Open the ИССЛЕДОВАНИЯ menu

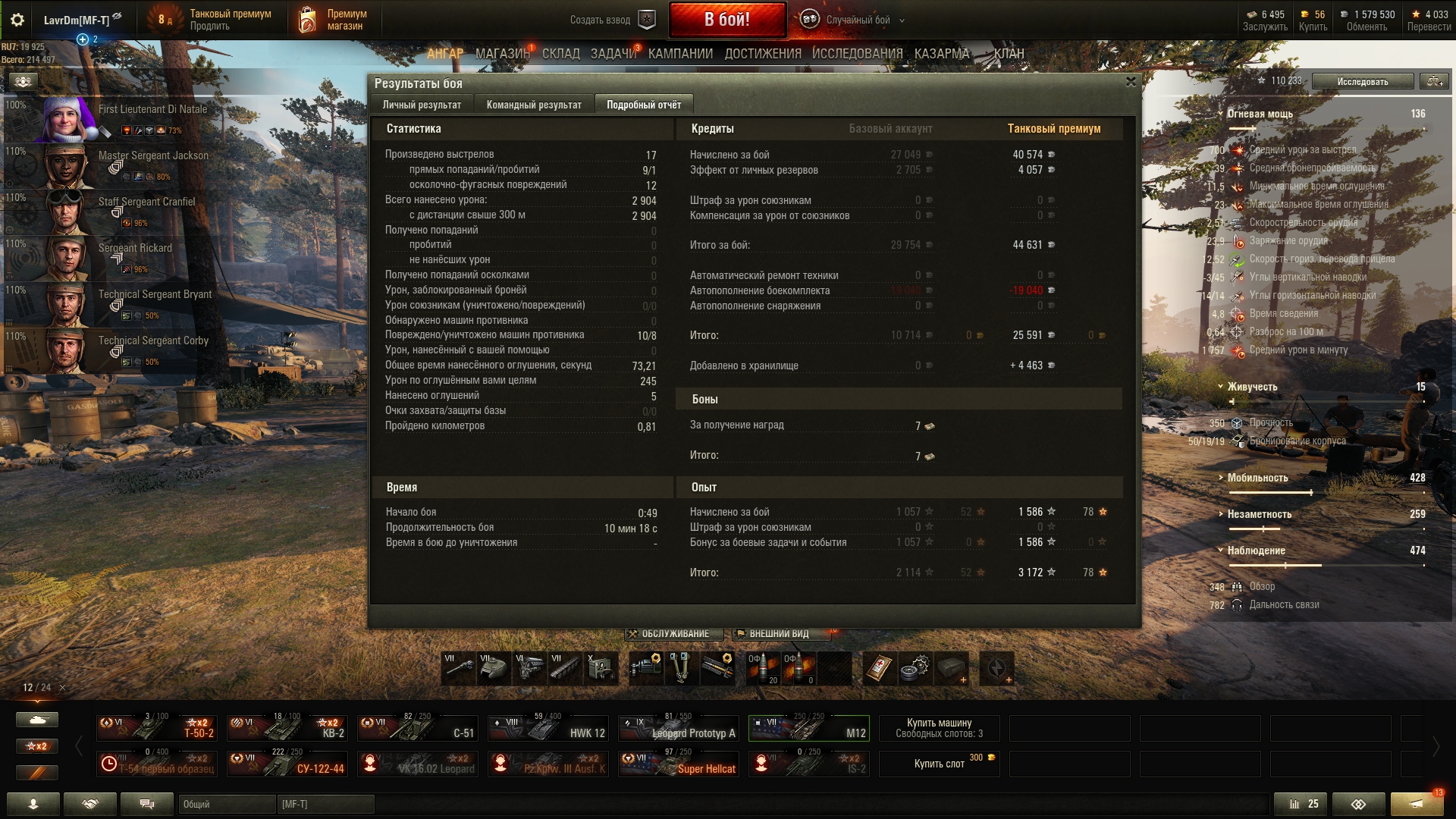tap(857, 54)
